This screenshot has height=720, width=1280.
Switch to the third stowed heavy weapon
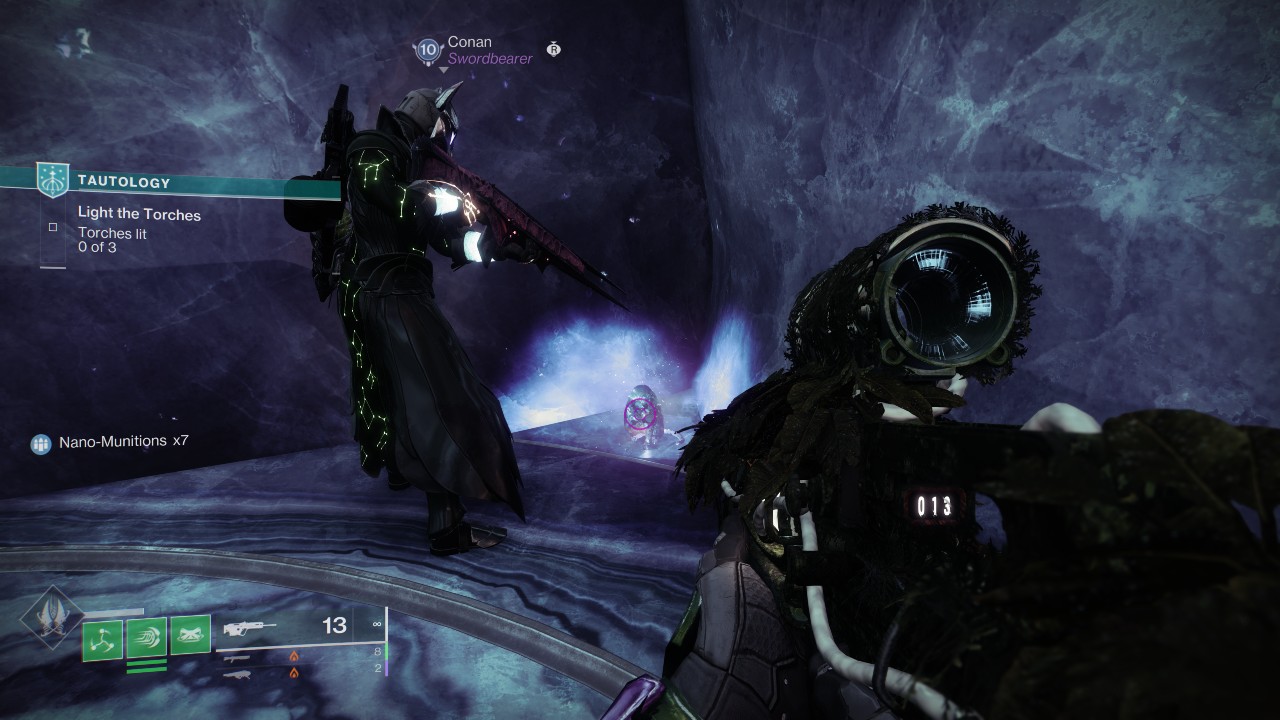coord(238,674)
